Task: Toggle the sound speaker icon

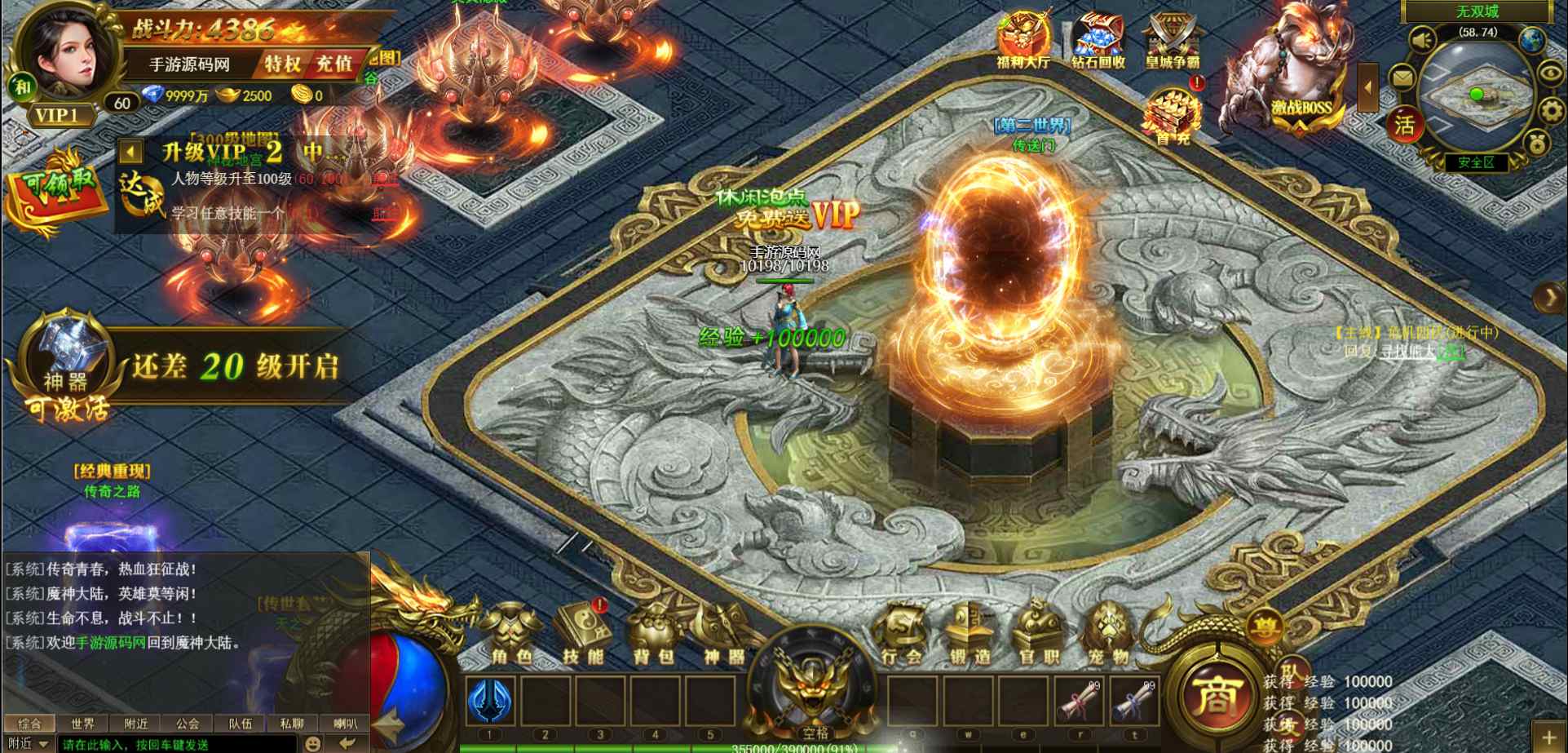Action: coord(1423,40)
